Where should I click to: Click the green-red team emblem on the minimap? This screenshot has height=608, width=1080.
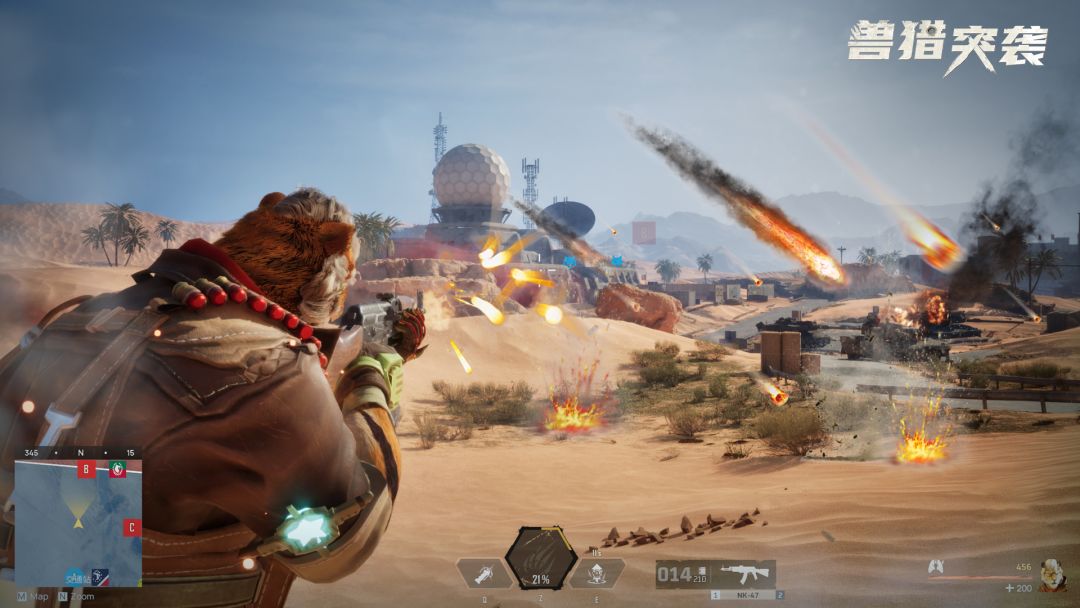click(118, 469)
